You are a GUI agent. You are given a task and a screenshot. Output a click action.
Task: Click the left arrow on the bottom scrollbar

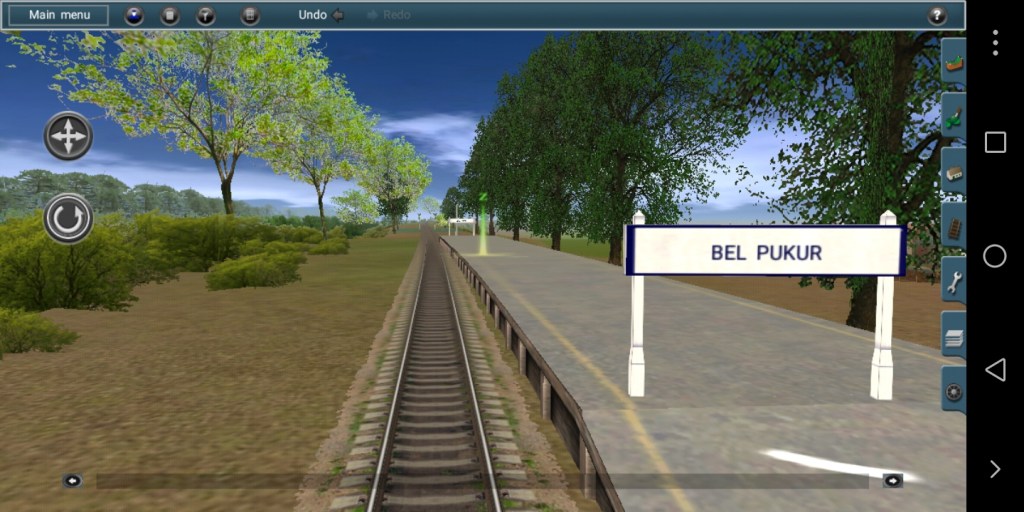72,481
